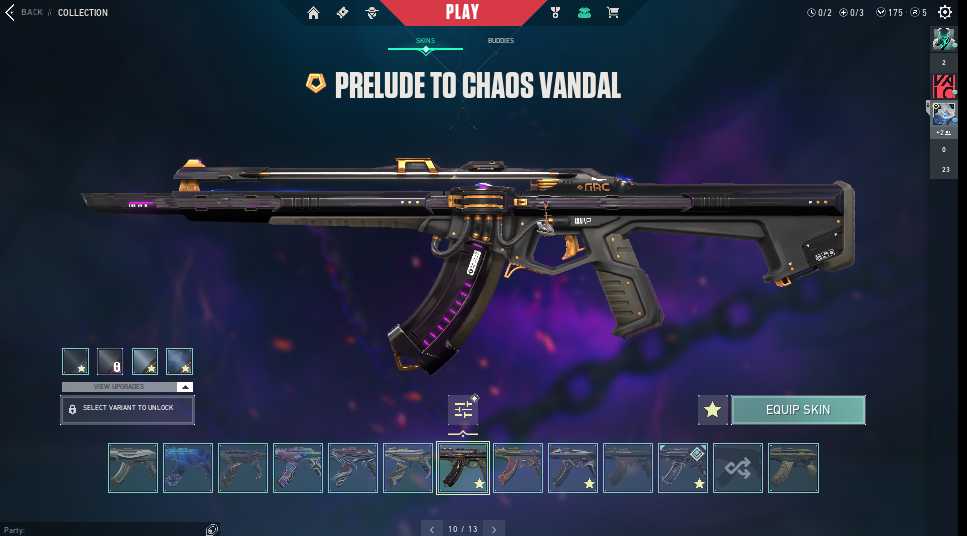Select the Skins tab
The height and width of the screenshot is (536, 967).
[425, 41]
